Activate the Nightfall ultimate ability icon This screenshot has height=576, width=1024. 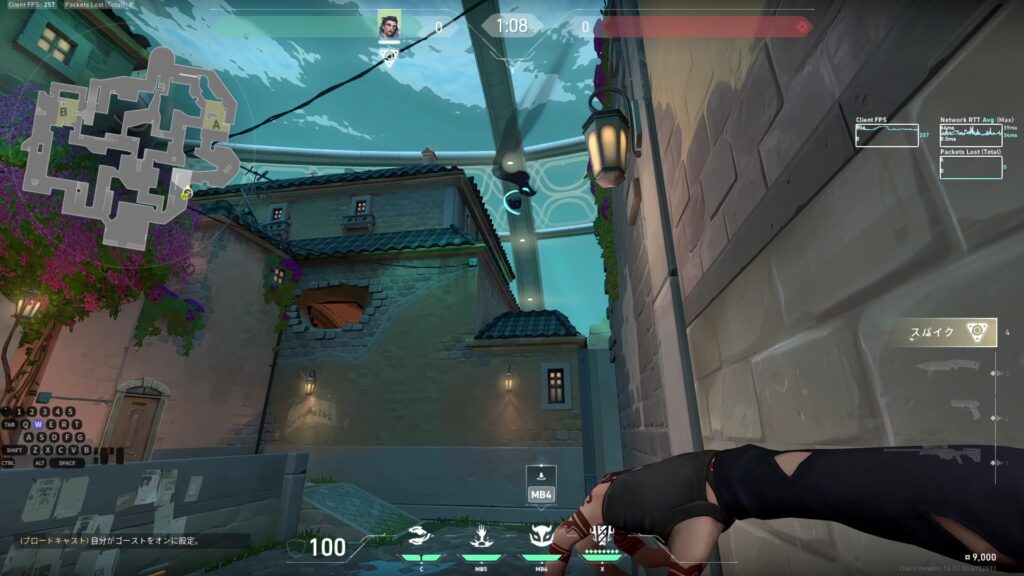pyautogui.click(x=601, y=536)
